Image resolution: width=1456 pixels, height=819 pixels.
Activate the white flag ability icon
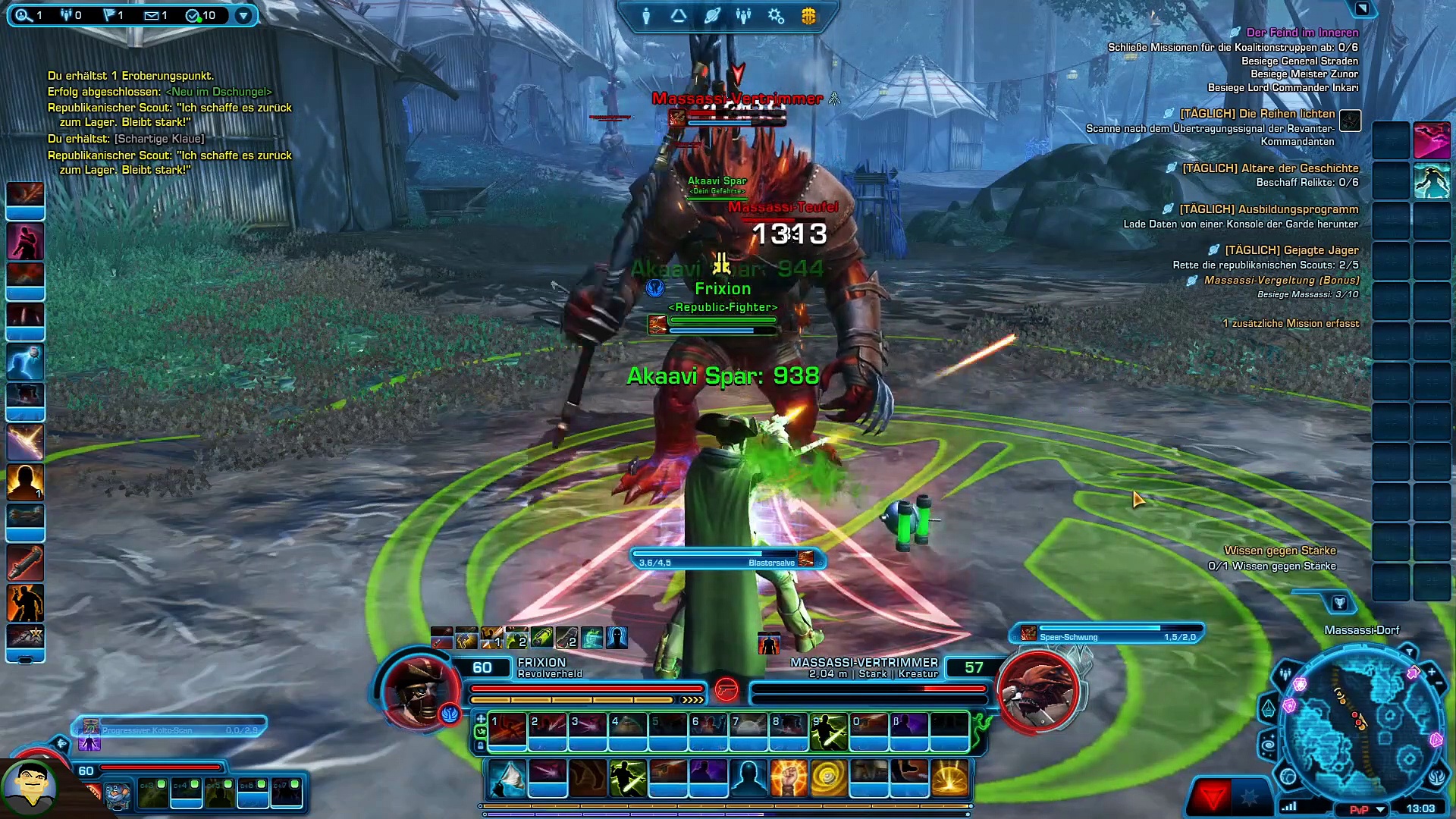click(x=507, y=778)
